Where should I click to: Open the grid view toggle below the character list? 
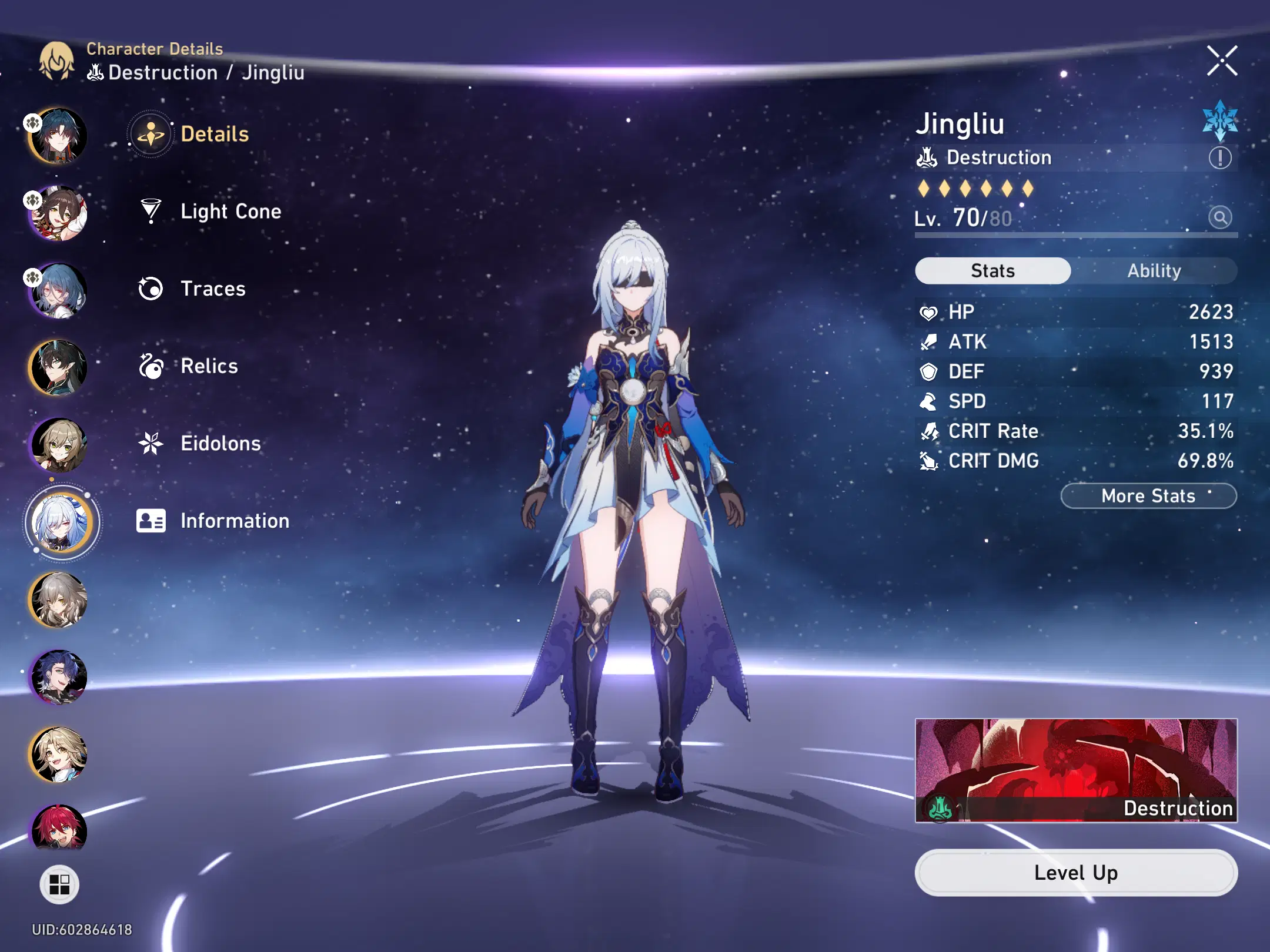click(59, 884)
